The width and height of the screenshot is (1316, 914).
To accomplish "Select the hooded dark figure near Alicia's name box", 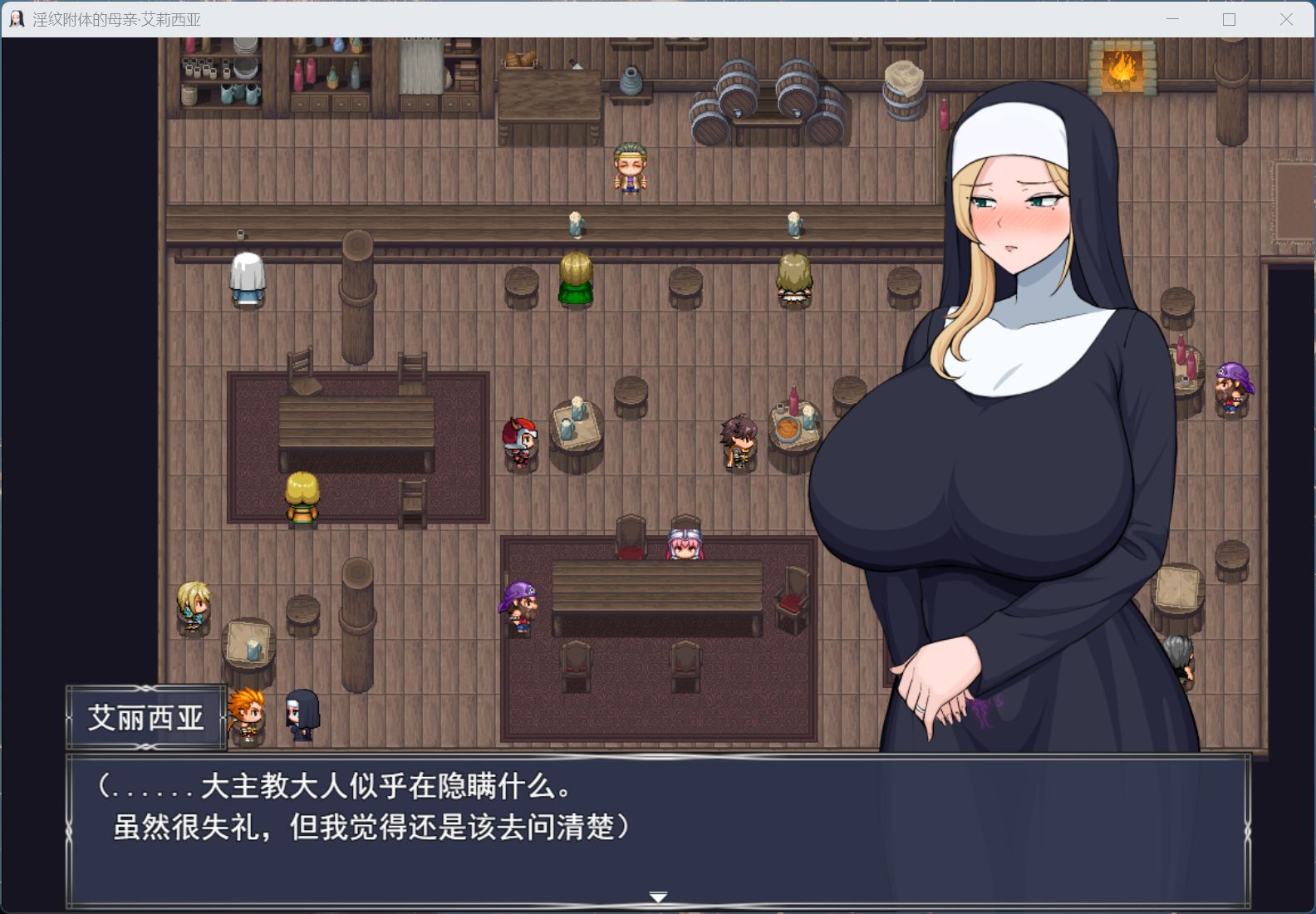I will click(301, 715).
